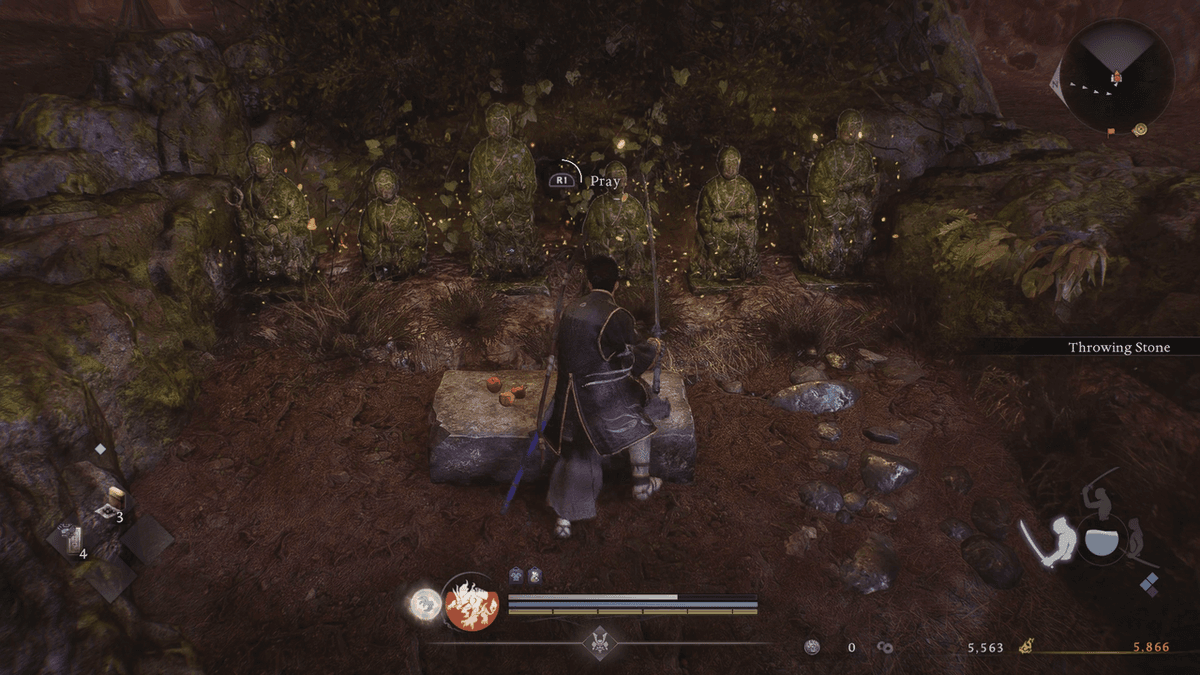The image size is (1200, 675).
Task: Click the Throwing Stone item label
Action: [x=1118, y=347]
